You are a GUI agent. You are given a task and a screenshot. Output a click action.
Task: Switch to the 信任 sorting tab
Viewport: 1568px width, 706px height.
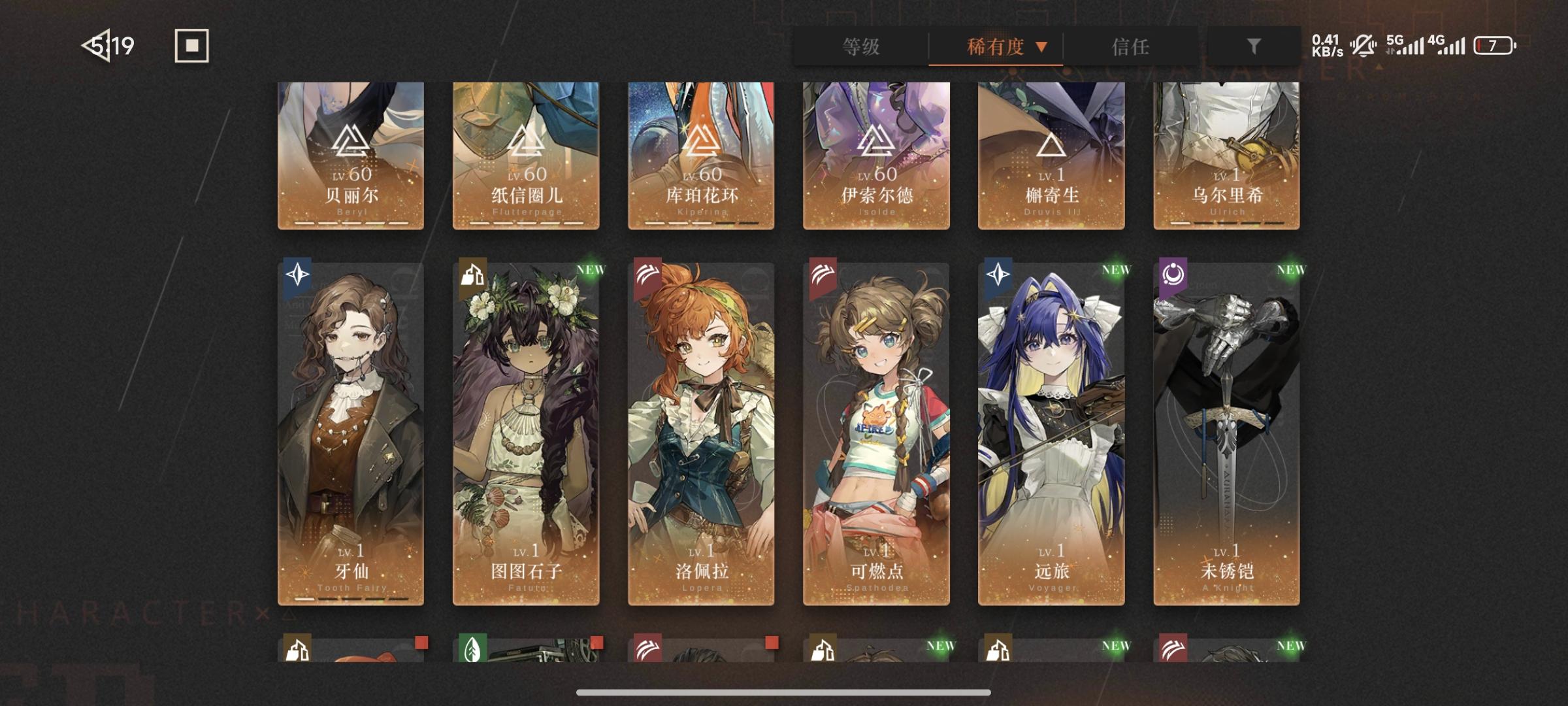click(1130, 47)
